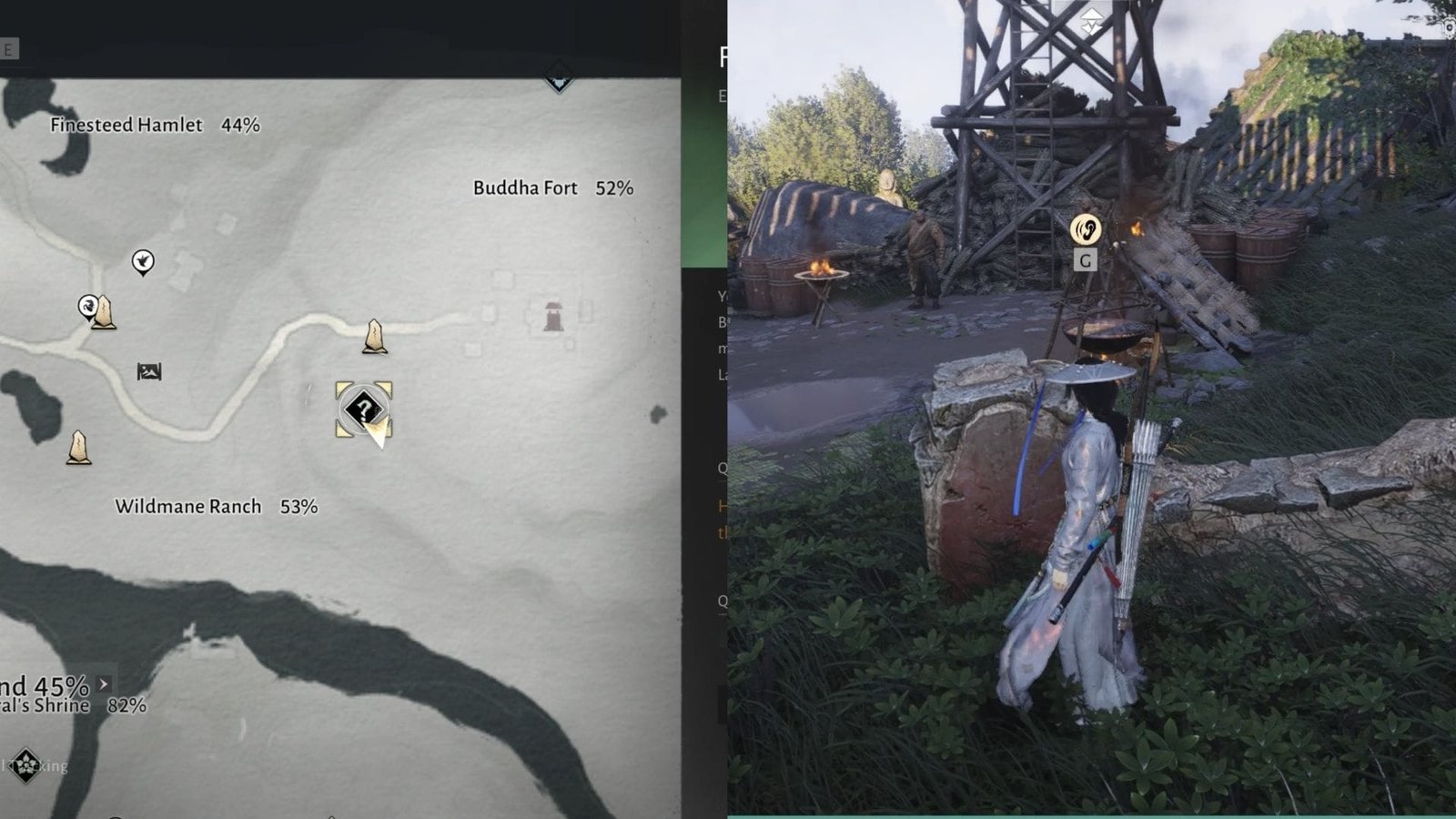Click the 44% completion indicator for Finesteed Hamlet
Screen dimensions: 1456x819
click(x=242, y=126)
